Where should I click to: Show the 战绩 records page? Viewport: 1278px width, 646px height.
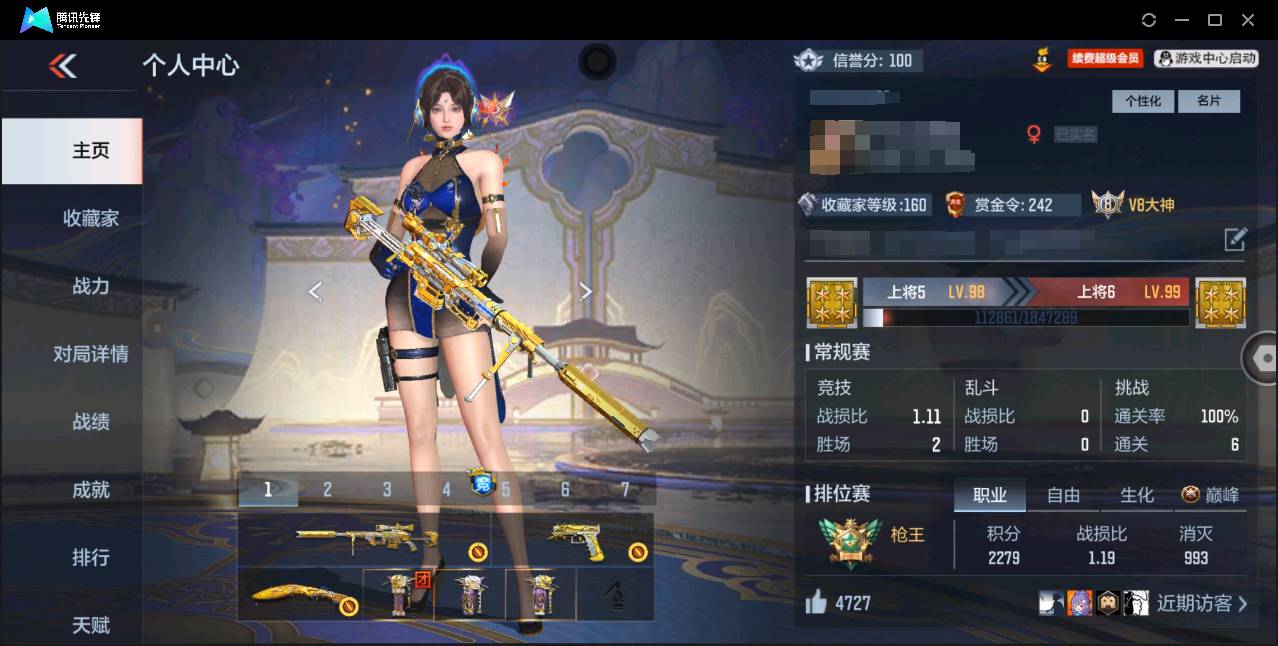point(90,422)
